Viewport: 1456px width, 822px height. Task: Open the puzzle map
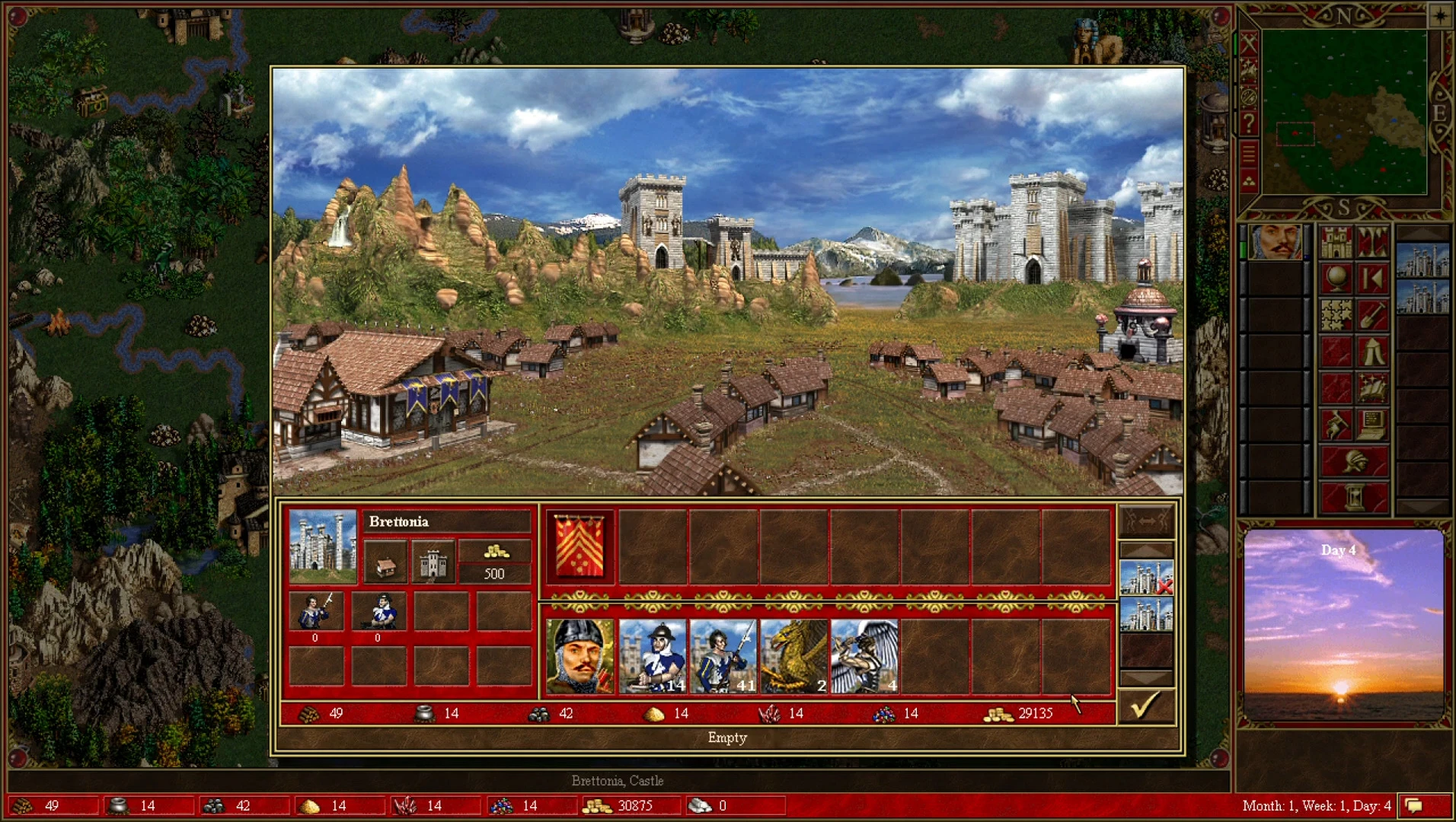pos(1336,314)
